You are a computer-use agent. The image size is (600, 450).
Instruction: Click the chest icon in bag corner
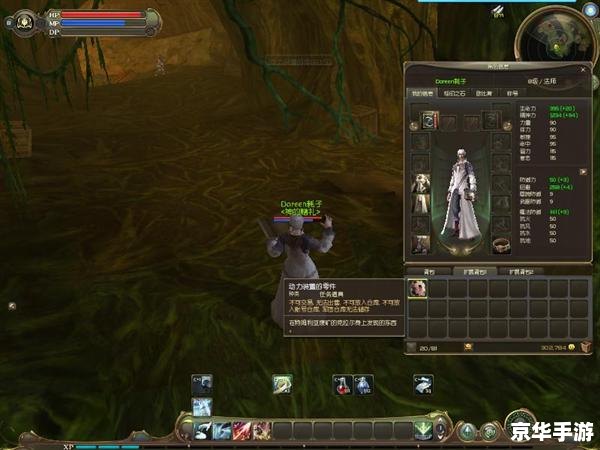(585, 347)
